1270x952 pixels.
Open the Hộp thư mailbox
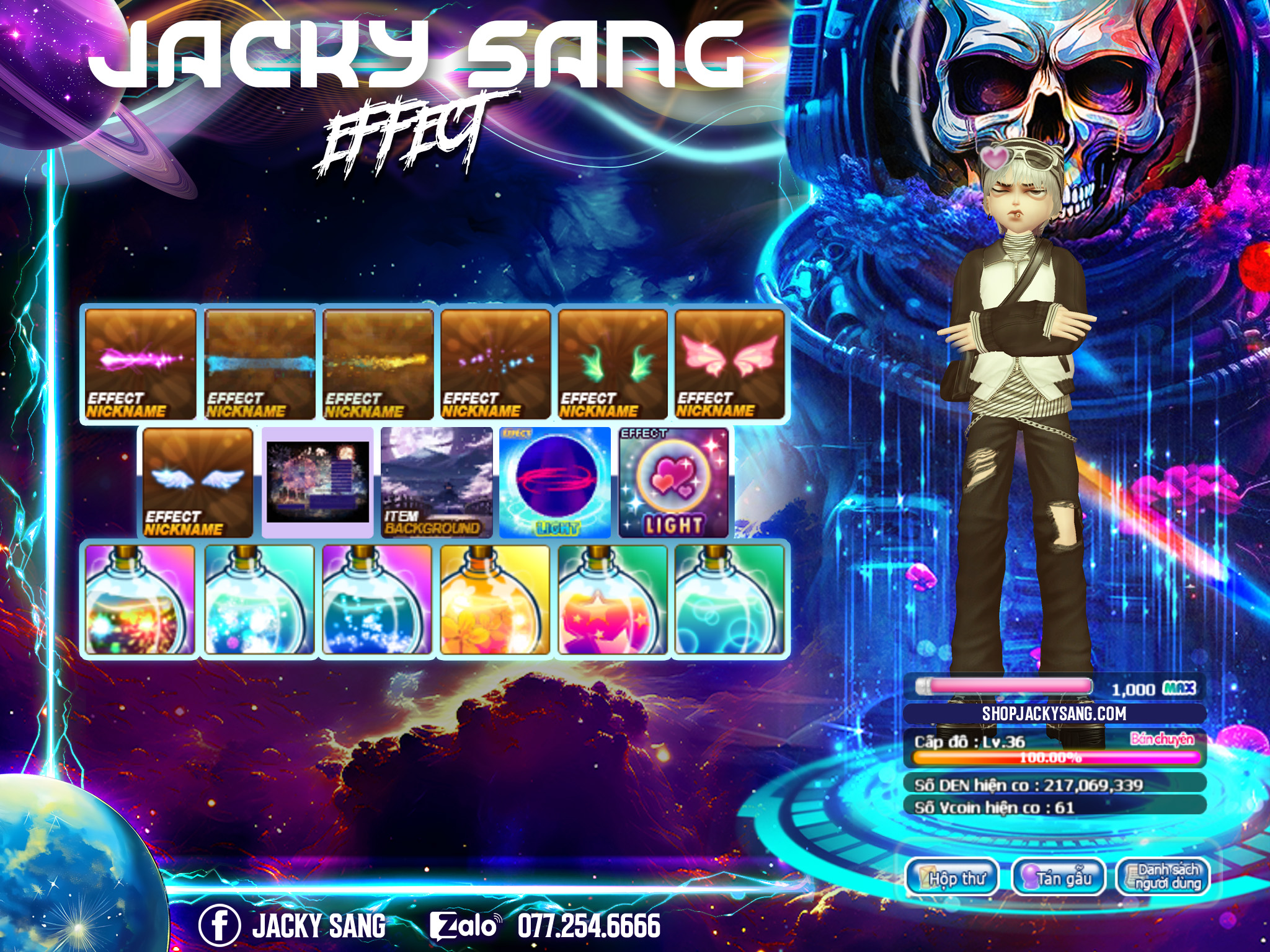(x=953, y=878)
